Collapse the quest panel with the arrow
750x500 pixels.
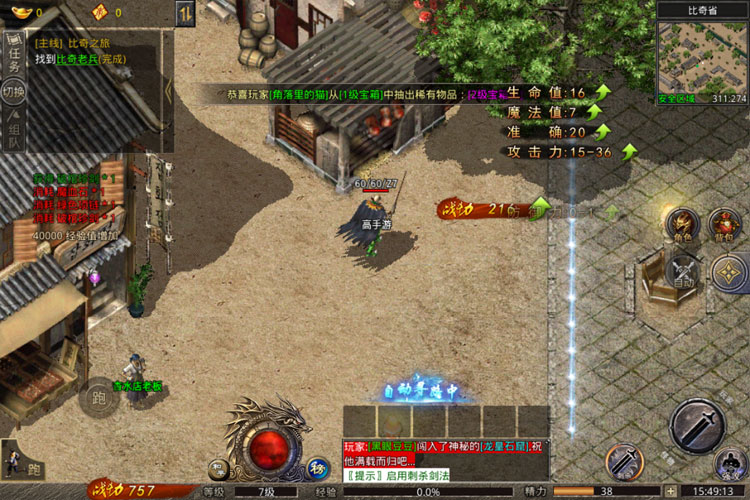click(168, 92)
